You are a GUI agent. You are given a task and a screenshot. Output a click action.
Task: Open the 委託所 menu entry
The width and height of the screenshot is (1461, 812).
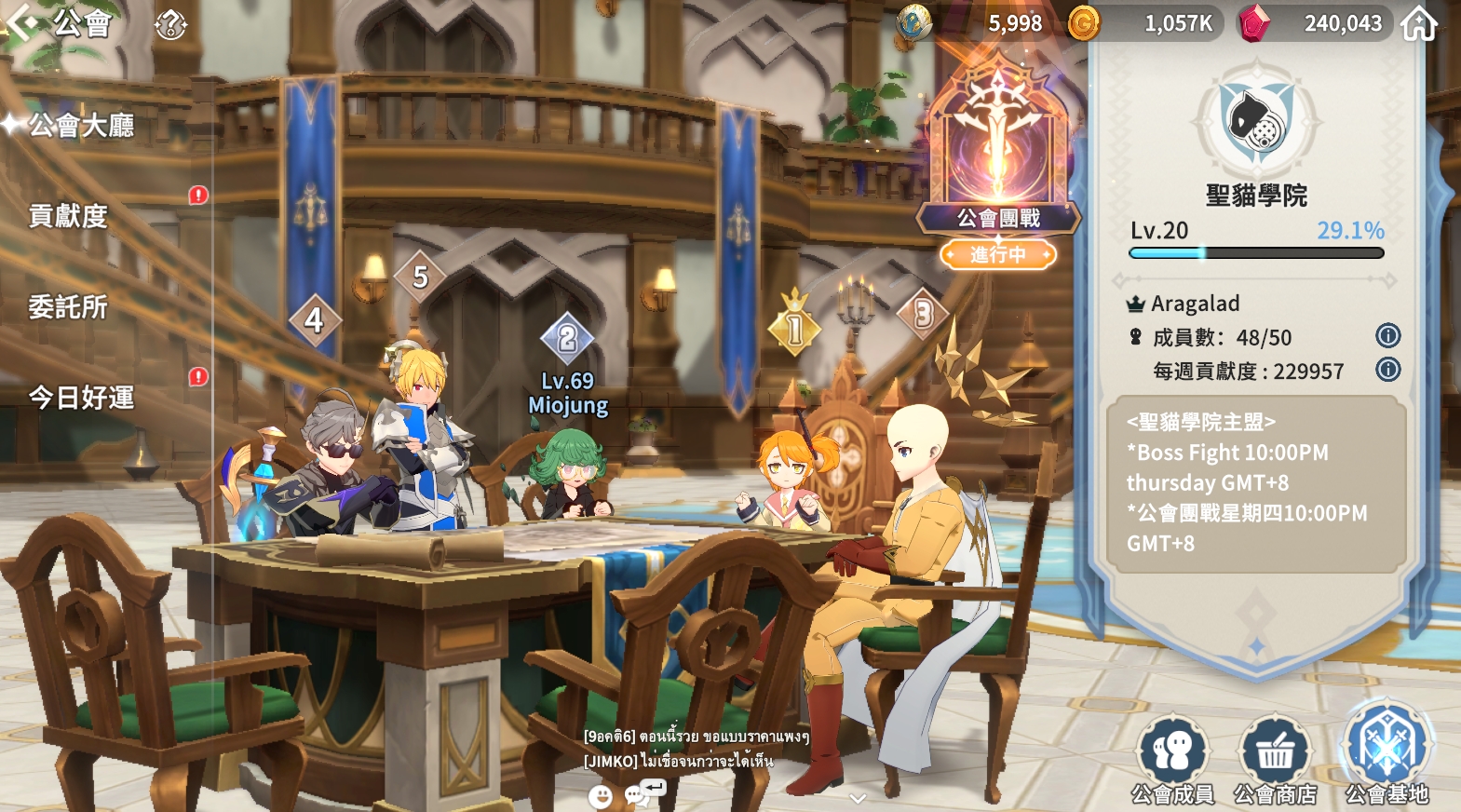(69, 306)
